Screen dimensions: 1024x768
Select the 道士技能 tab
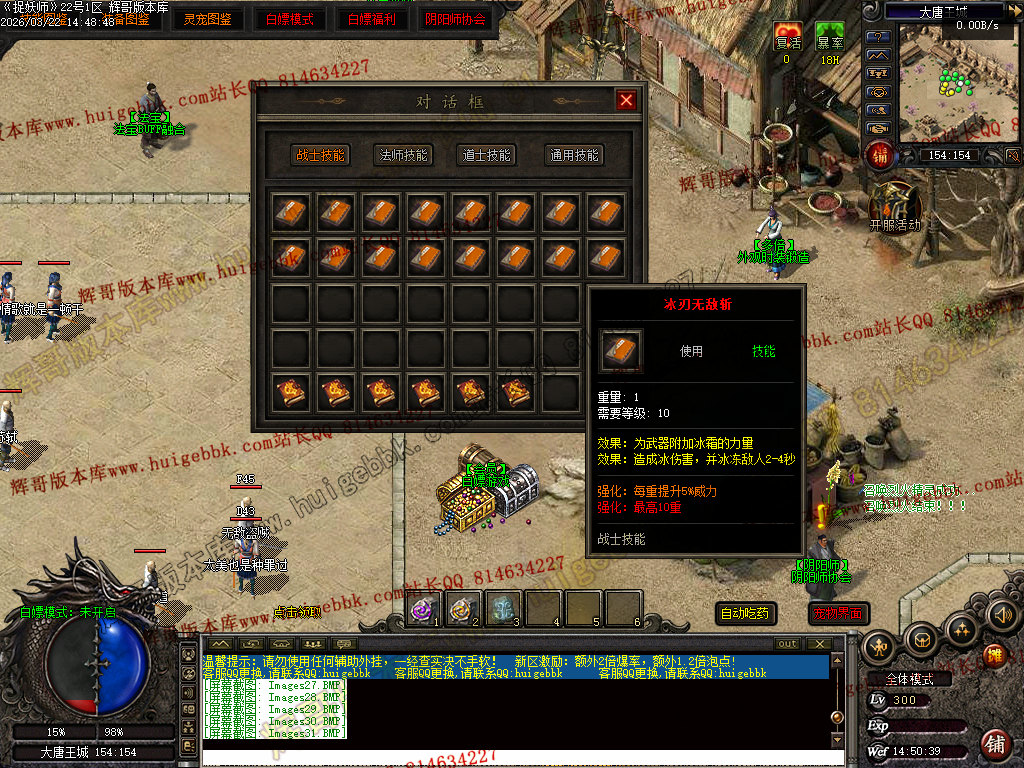pos(487,155)
